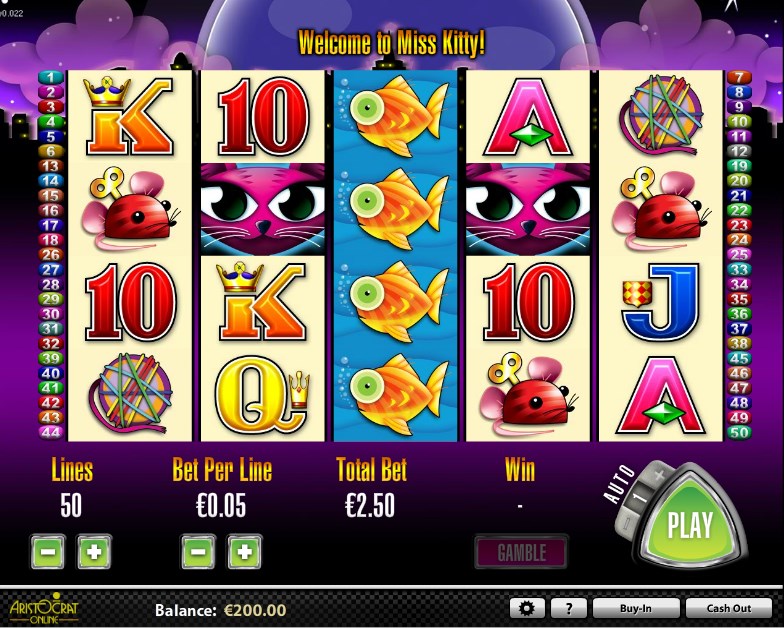Select payline marker number 1
The image size is (784, 628).
point(50,77)
